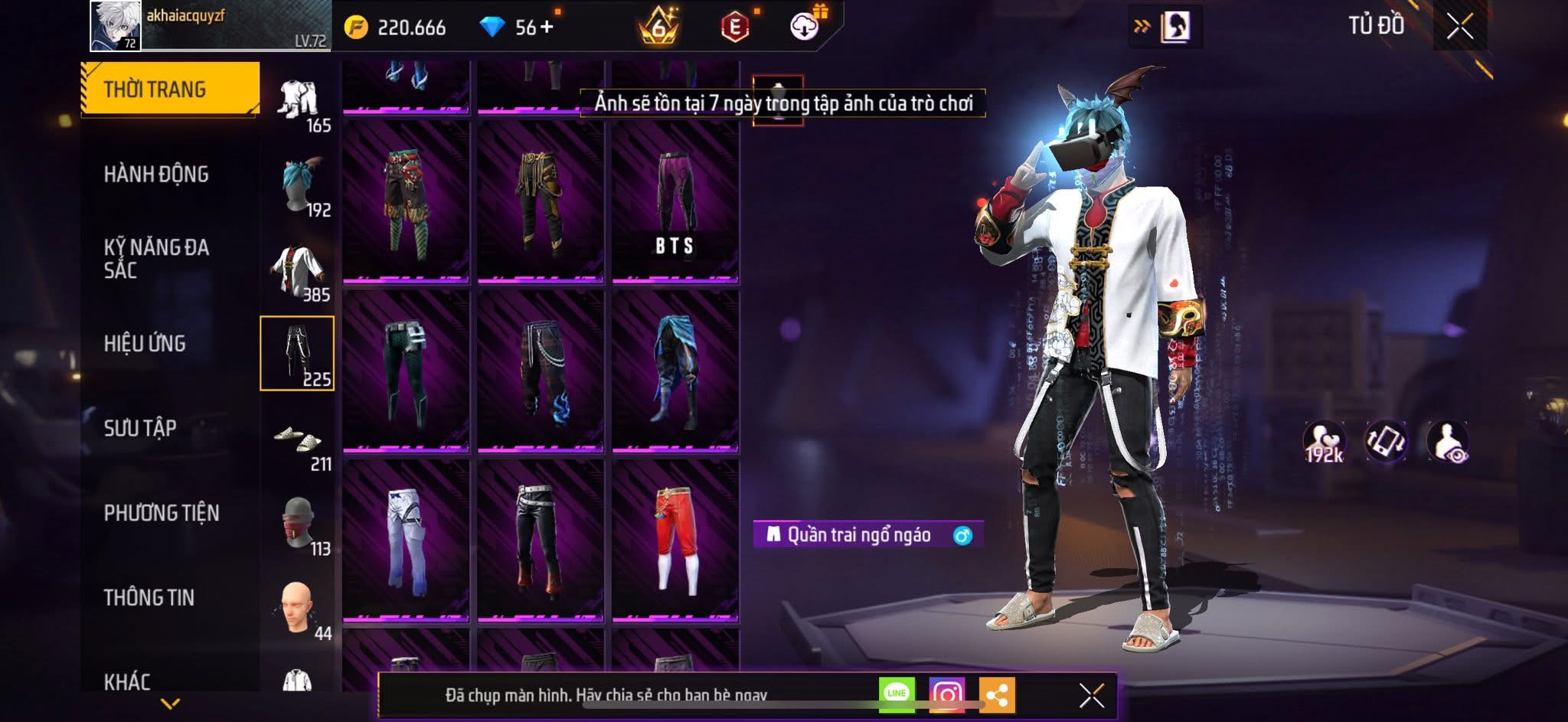Show the Thông Tin section
Screen dimensions: 1568x722
(x=149, y=597)
